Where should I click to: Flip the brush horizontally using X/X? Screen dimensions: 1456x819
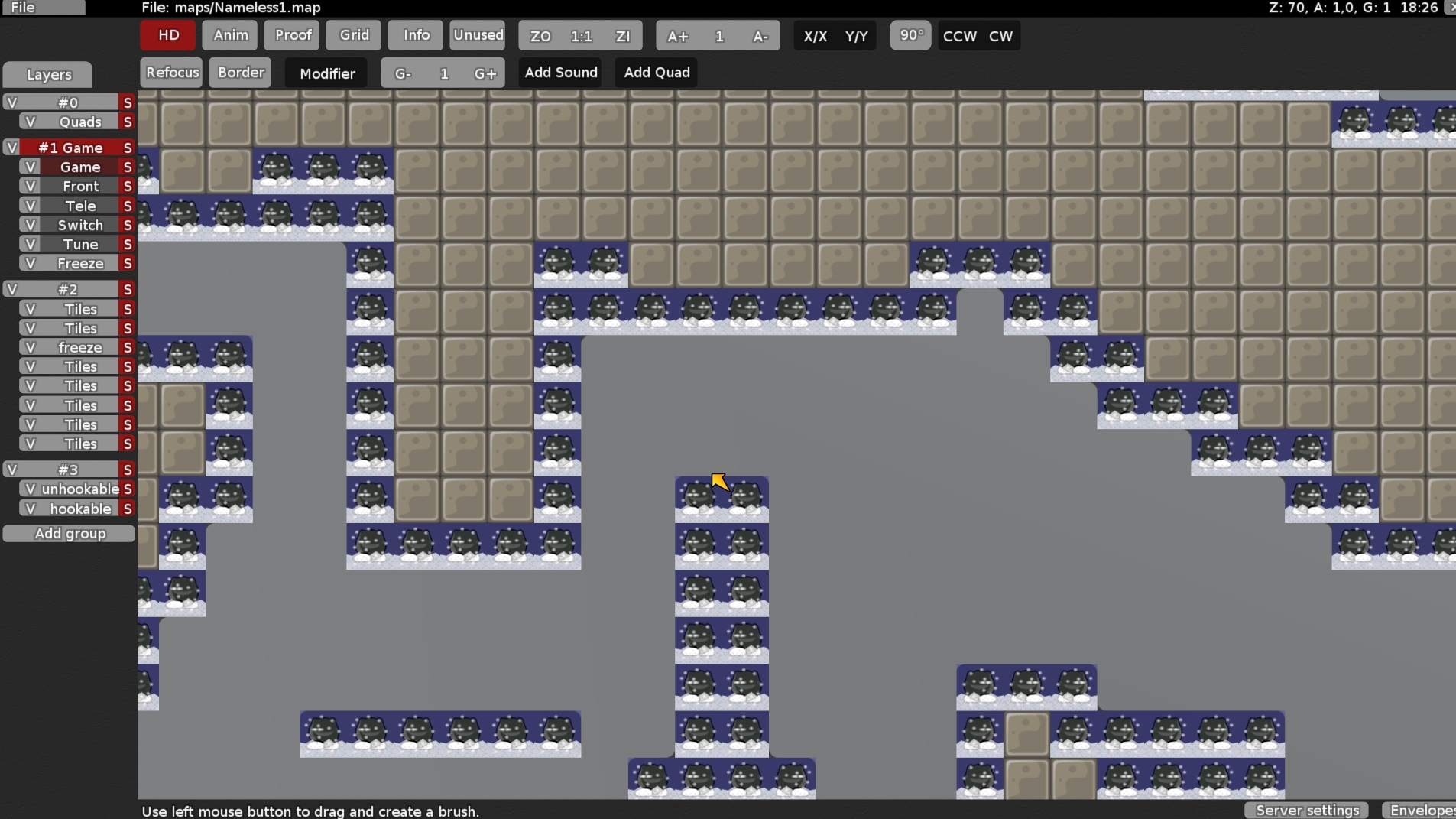[815, 35]
